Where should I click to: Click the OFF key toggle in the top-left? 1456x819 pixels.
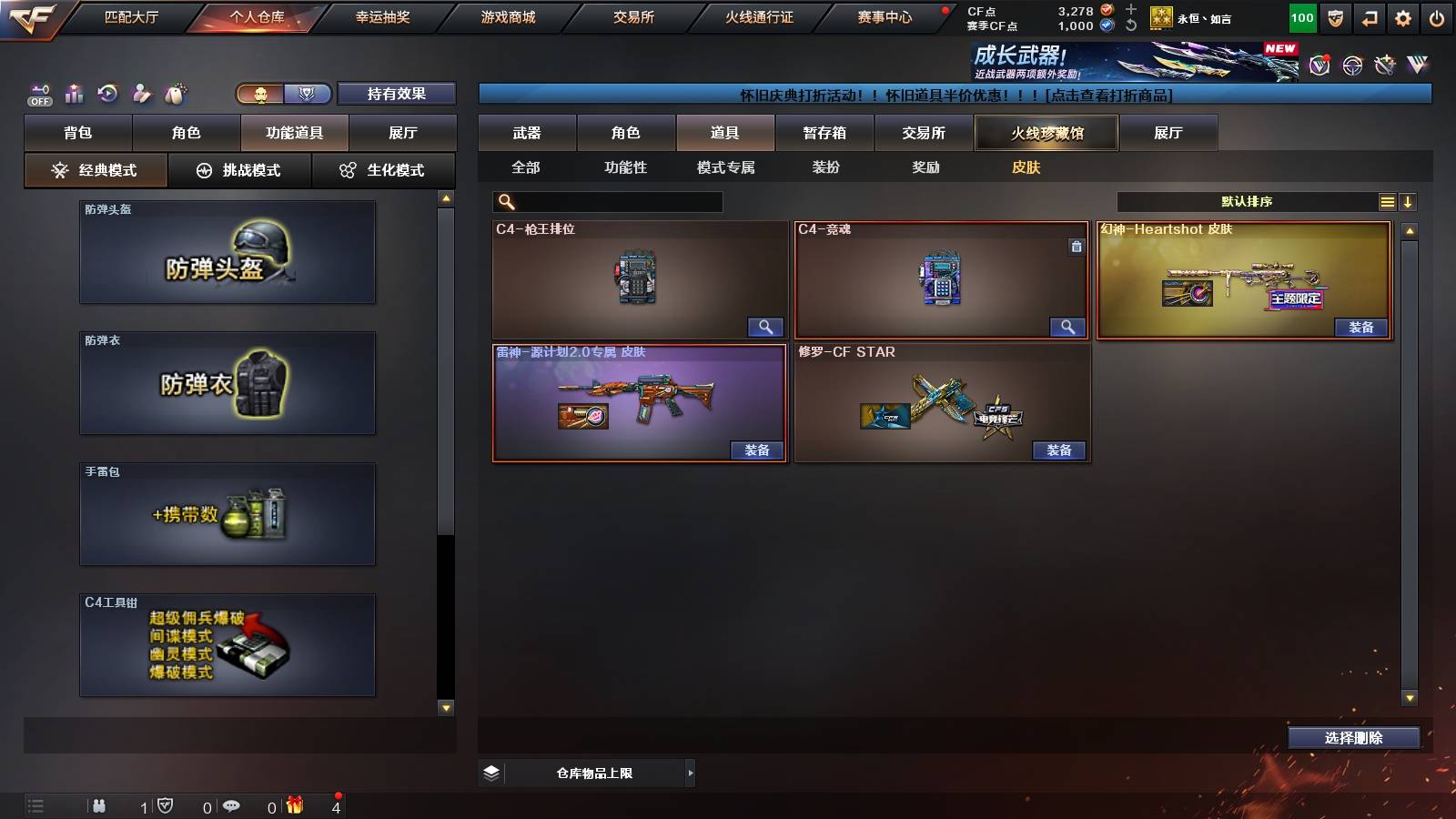click(x=38, y=92)
